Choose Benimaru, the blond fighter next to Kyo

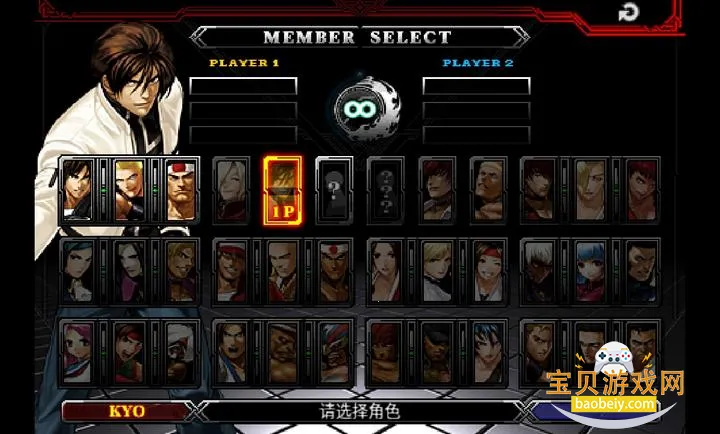pyautogui.click(x=129, y=189)
